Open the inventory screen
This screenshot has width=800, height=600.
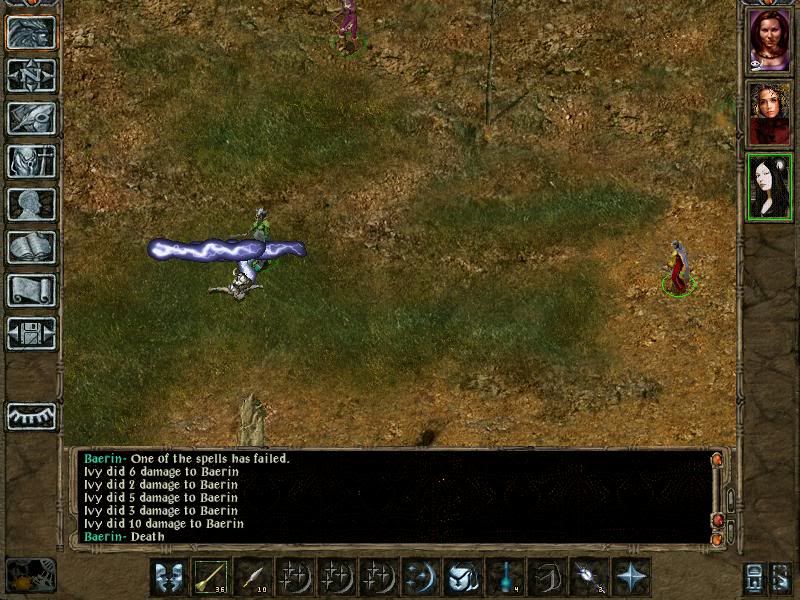(x=31, y=161)
